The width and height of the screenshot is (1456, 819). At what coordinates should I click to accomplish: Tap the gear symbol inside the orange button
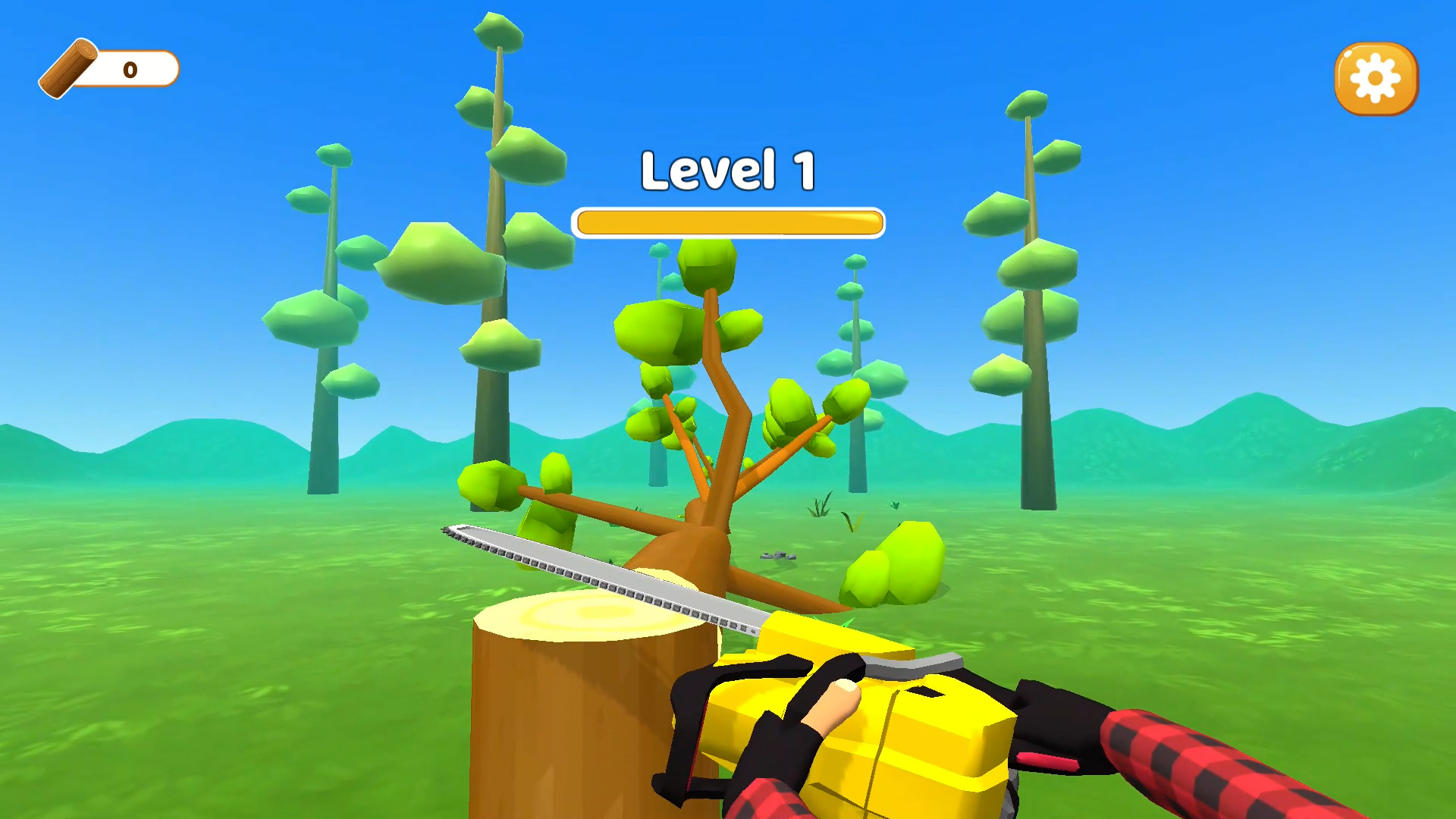pos(1375,78)
